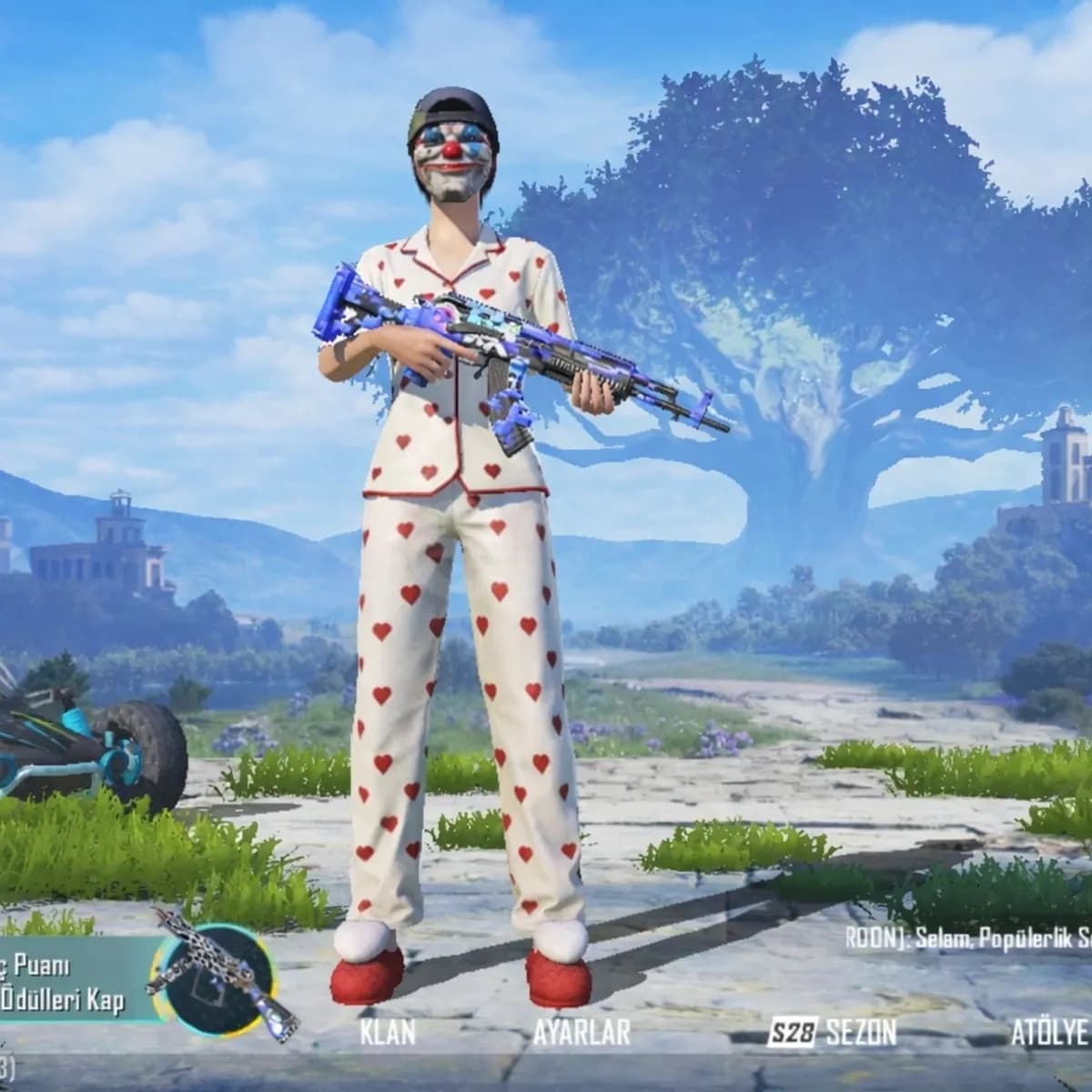Open the S28 SEZON menu

[x=832, y=1032]
